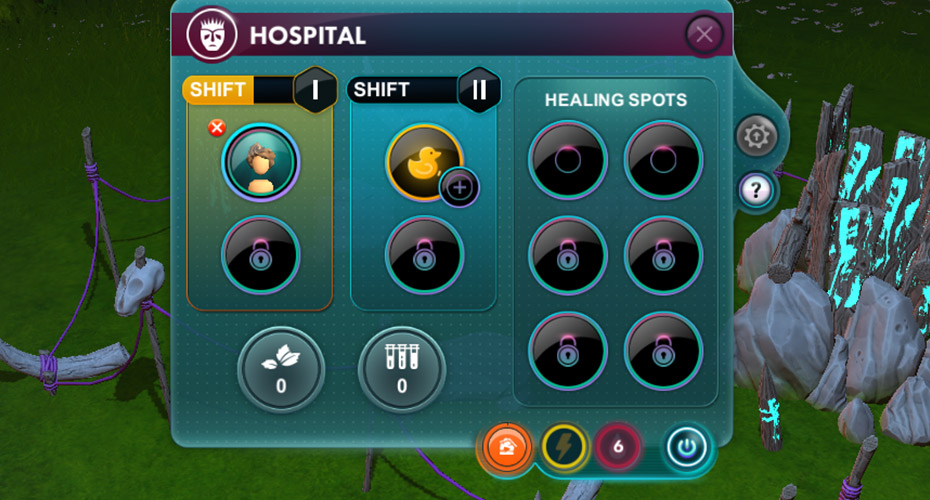Toggle the blue power on/off button
Image resolution: width=930 pixels, height=500 pixels.
click(x=687, y=447)
